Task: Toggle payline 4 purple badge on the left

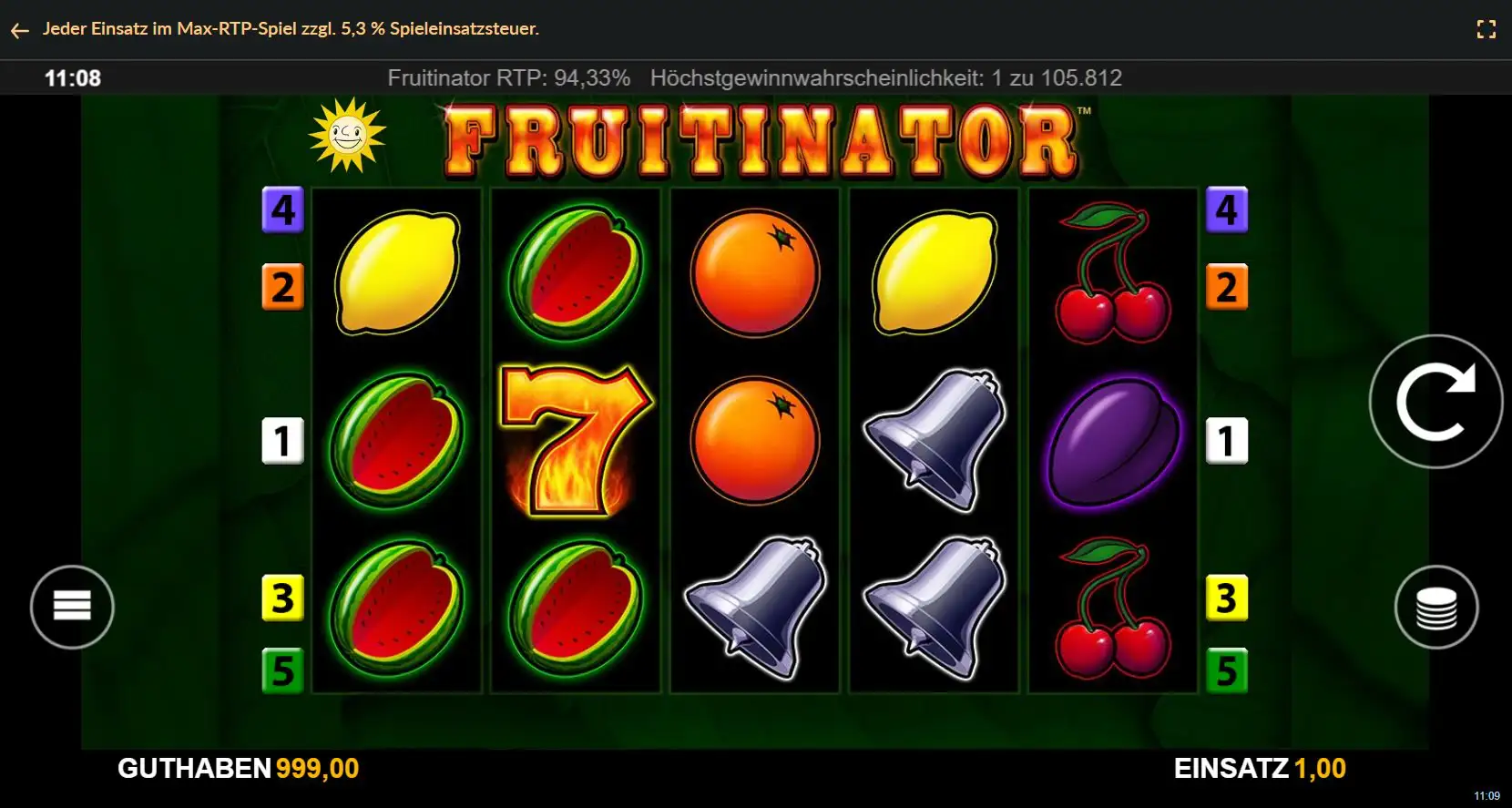Action: [283, 210]
